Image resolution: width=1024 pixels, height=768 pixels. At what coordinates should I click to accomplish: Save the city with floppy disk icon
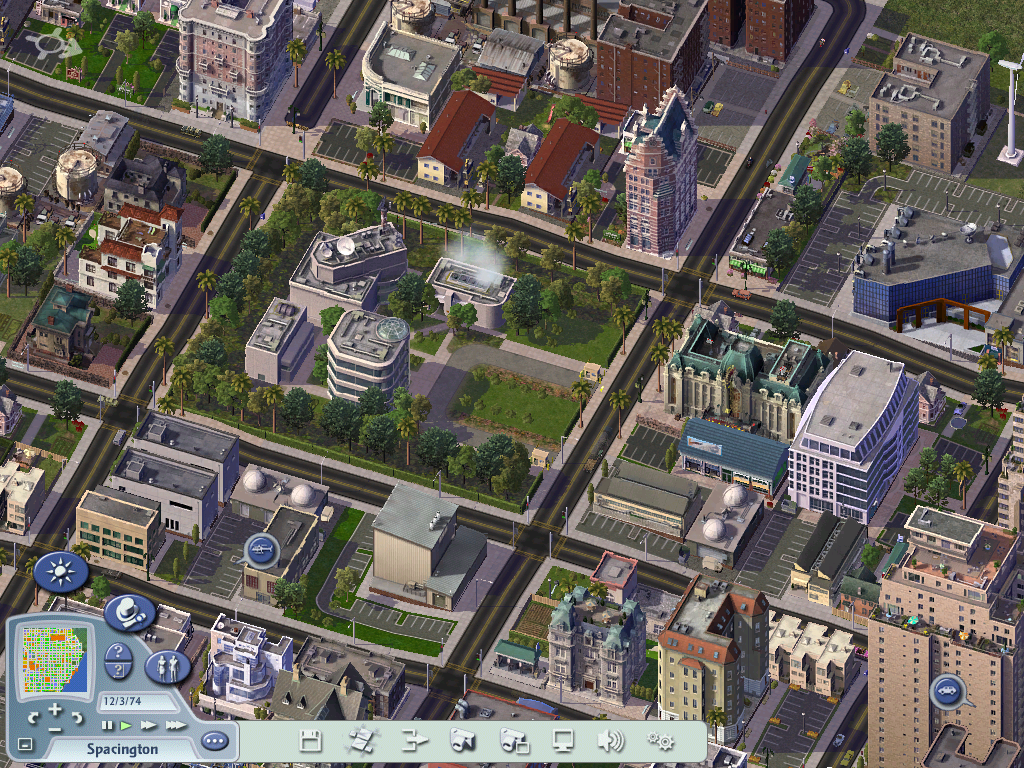click(x=311, y=741)
